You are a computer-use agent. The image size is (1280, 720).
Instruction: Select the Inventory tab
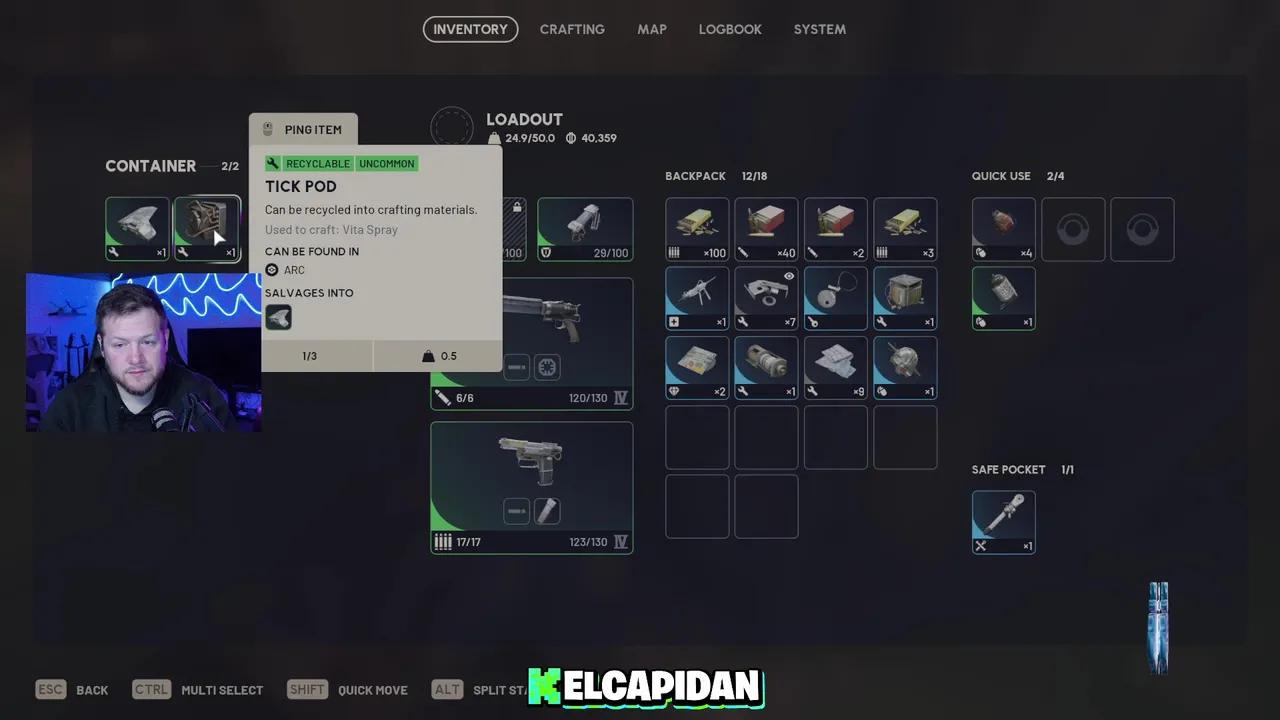pyautogui.click(x=470, y=29)
